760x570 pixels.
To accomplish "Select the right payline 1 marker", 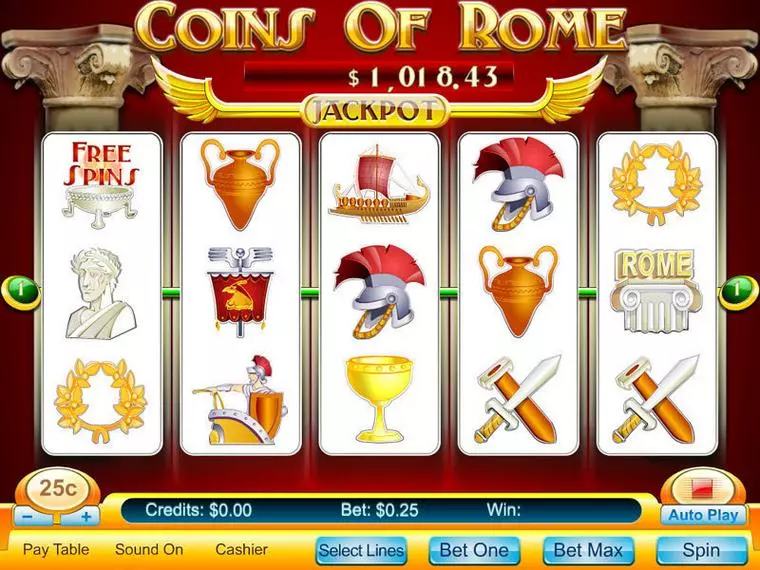I will point(737,292).
